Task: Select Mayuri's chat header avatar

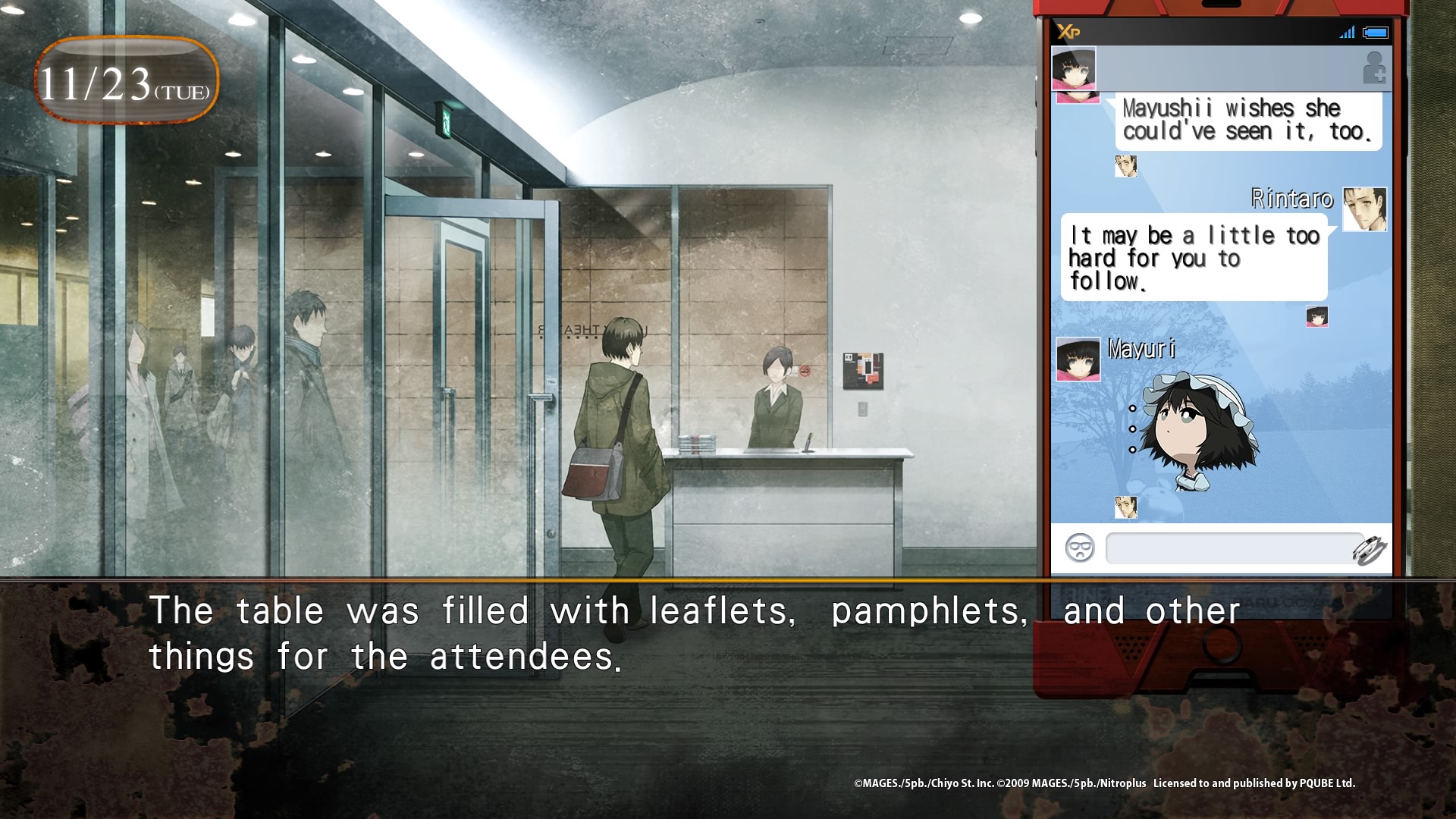Action: pyautogui.click(x=1073, y=68)
